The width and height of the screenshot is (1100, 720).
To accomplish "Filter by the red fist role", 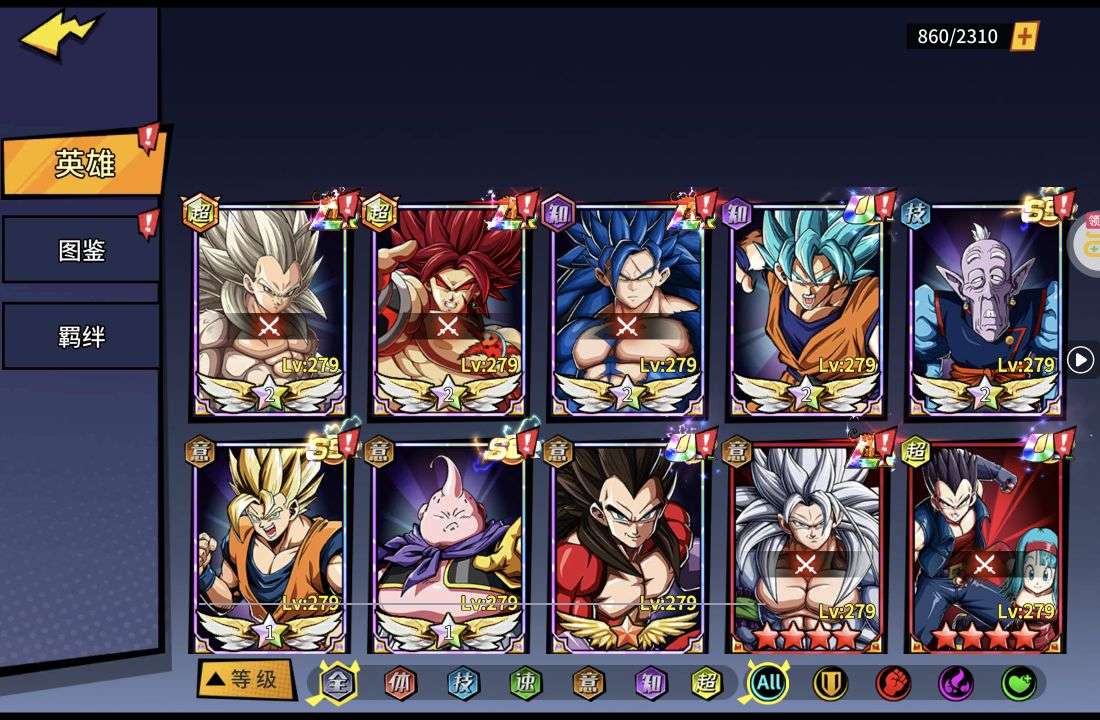I will [893, 684].
